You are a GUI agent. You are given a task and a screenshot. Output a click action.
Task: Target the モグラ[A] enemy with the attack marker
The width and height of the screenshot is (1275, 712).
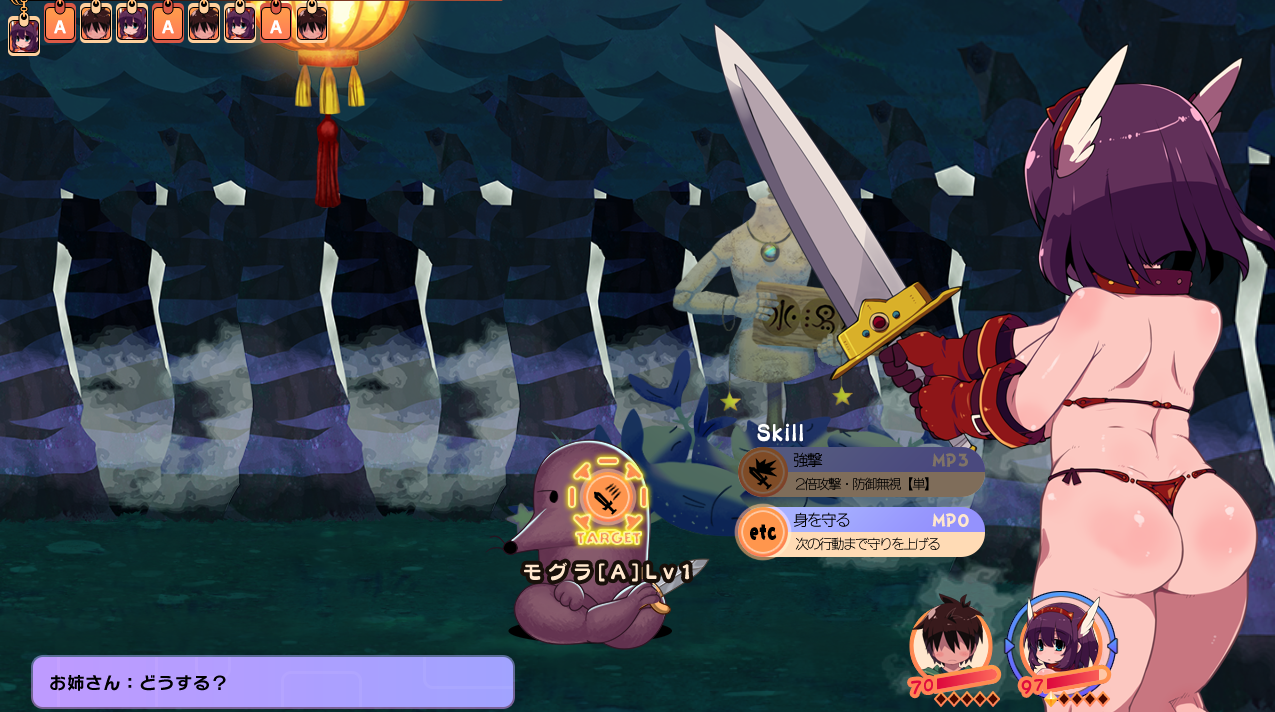point(607,496)
